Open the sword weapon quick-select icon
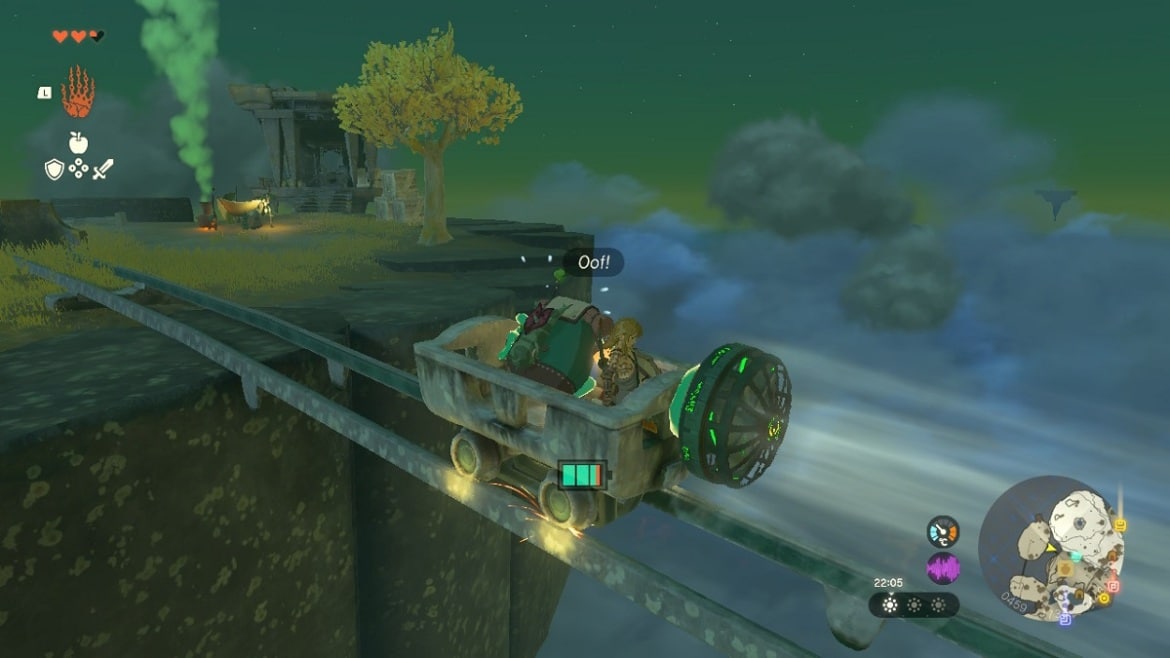1170x658 pixels. (x=102, y=169)
